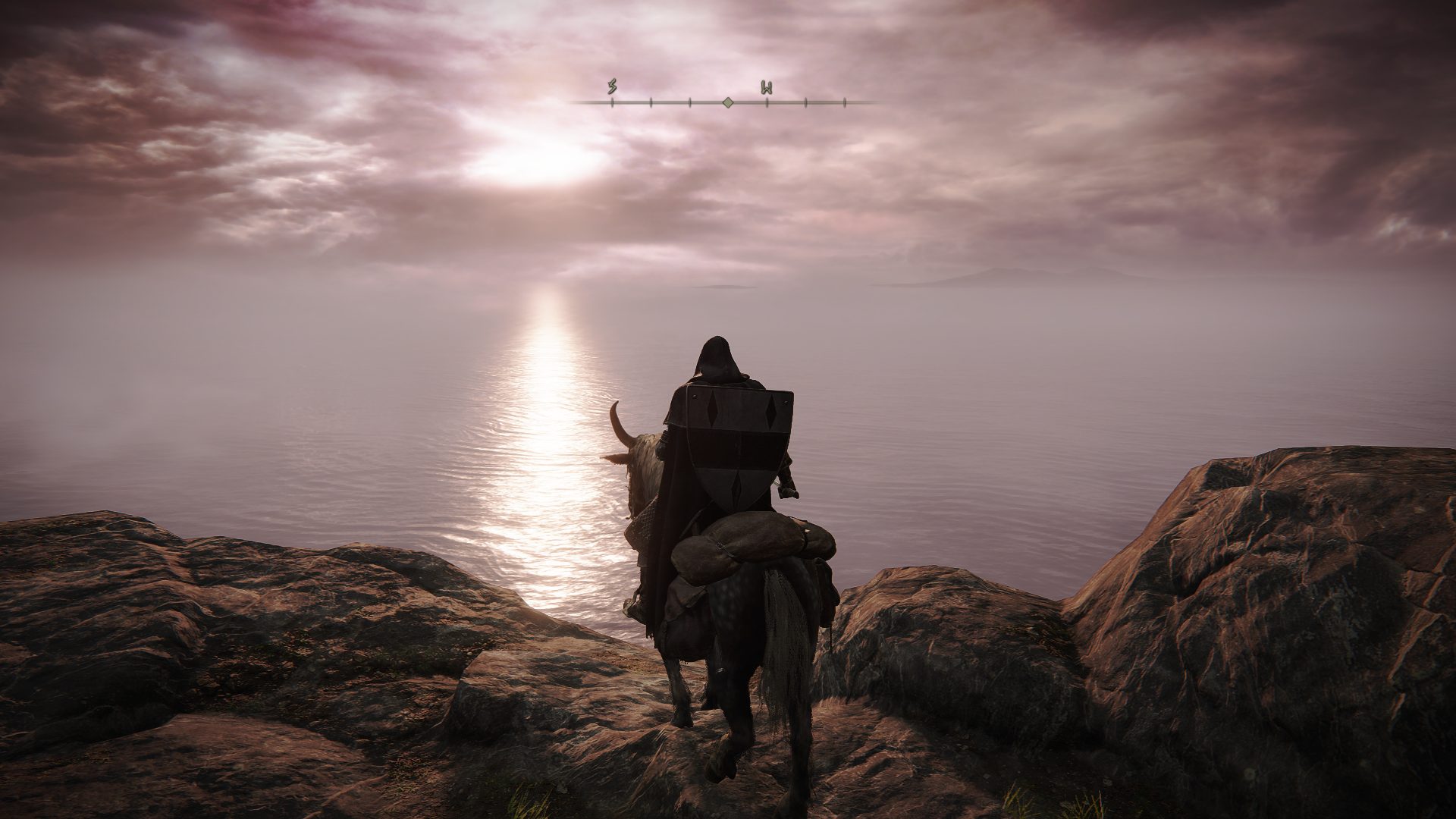Click the South marker on the compass
The width and height of the screenshot is (1456, 819).
611,88
